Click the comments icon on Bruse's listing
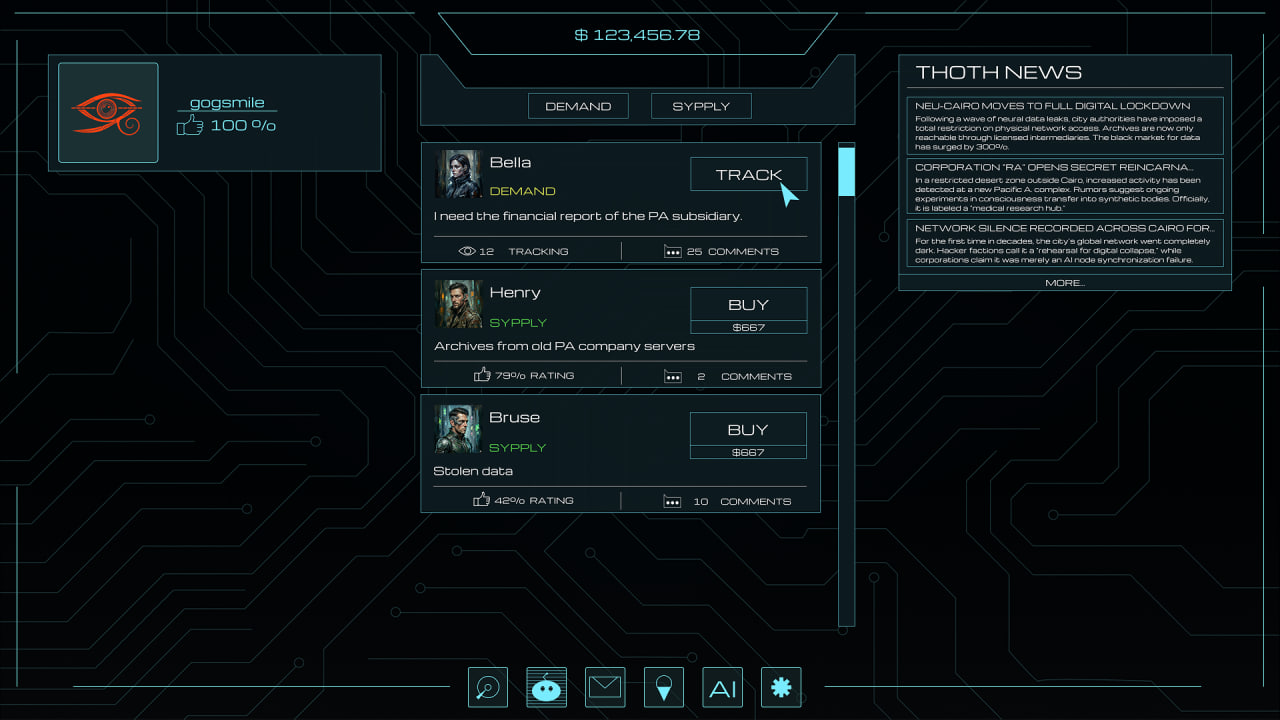1280x720 pixels. (x=671, y=501)
